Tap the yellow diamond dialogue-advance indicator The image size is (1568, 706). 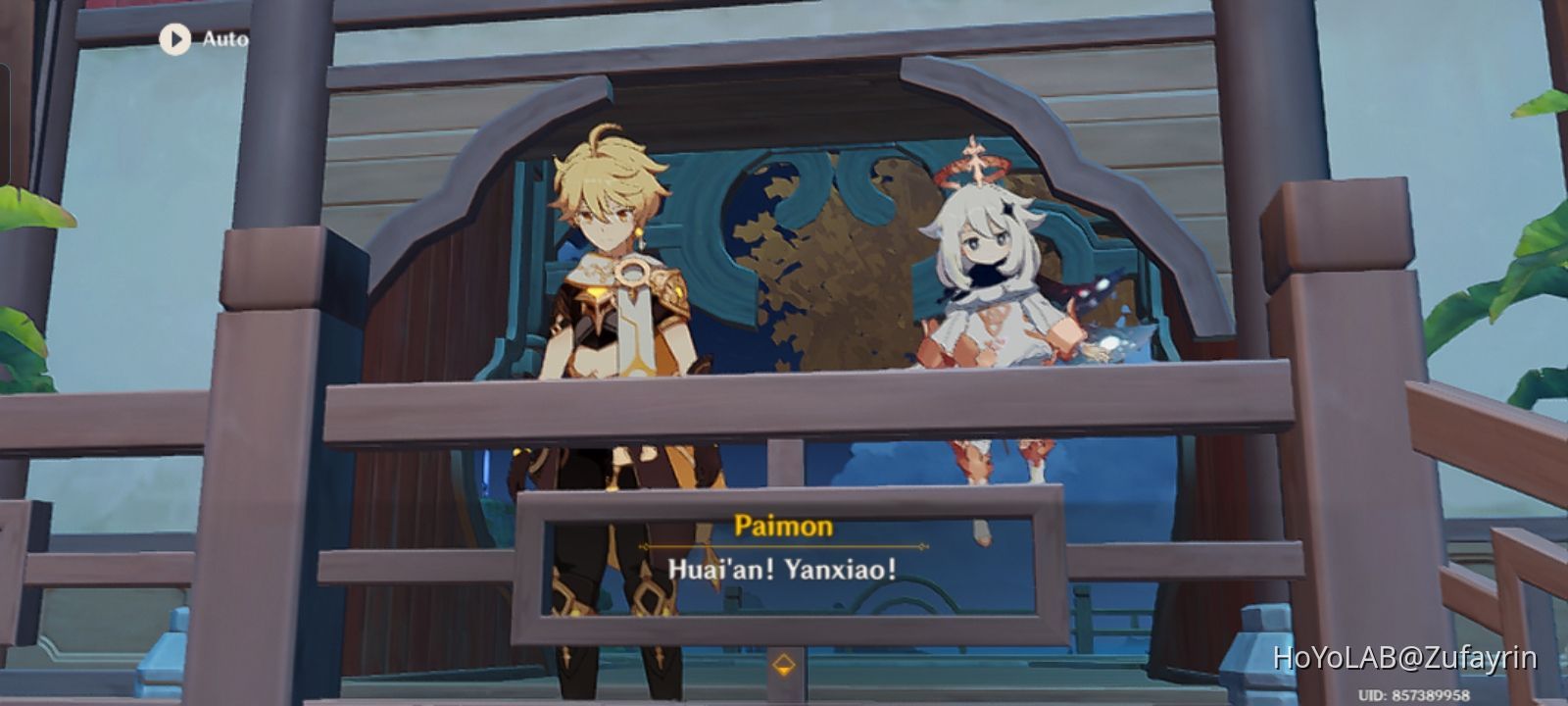tap(781, 663)
